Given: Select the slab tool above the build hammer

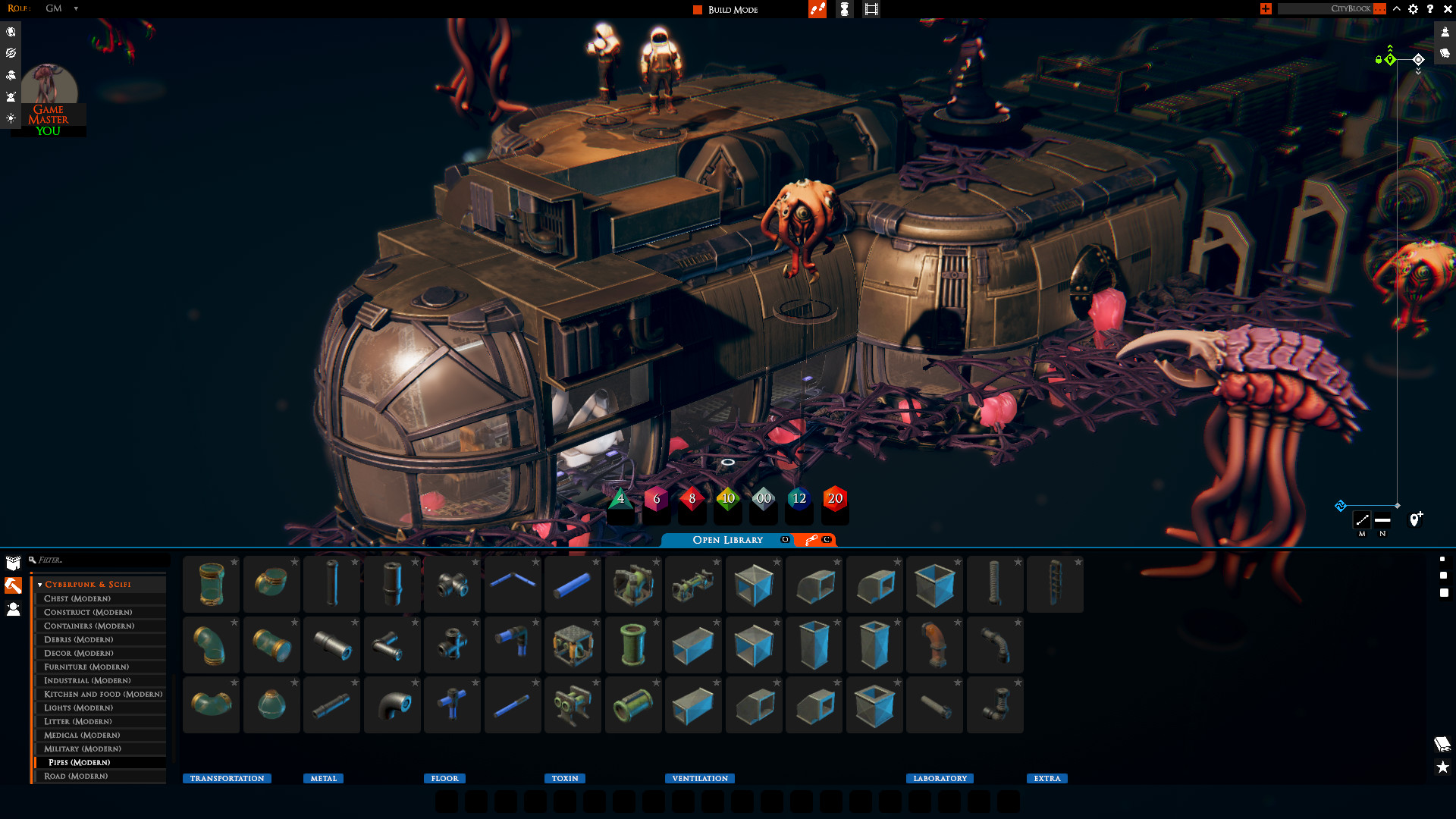Looking at the screenshot, I should coord(11,563).
